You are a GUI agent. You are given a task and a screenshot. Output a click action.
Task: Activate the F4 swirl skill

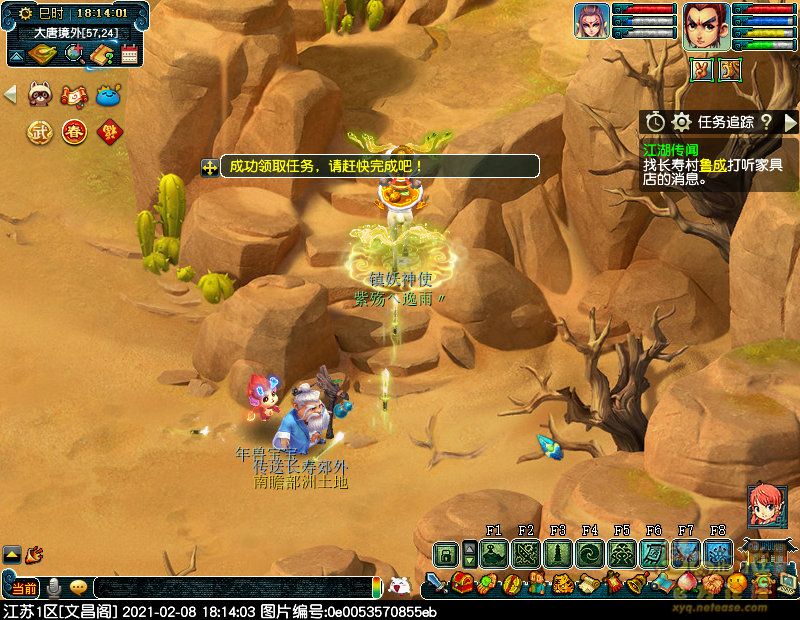point(590,553)
